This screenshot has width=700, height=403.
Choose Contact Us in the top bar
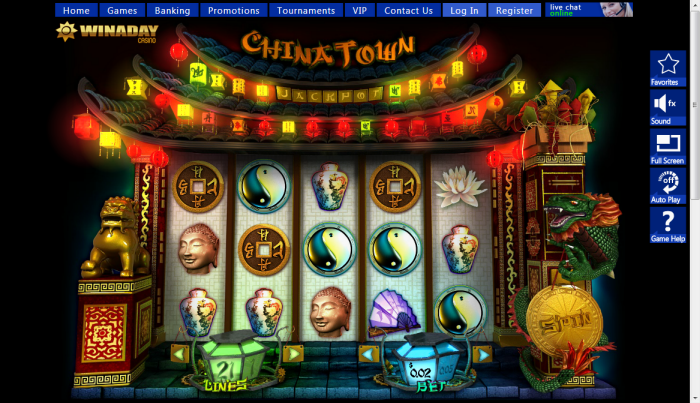coord(408,11)
